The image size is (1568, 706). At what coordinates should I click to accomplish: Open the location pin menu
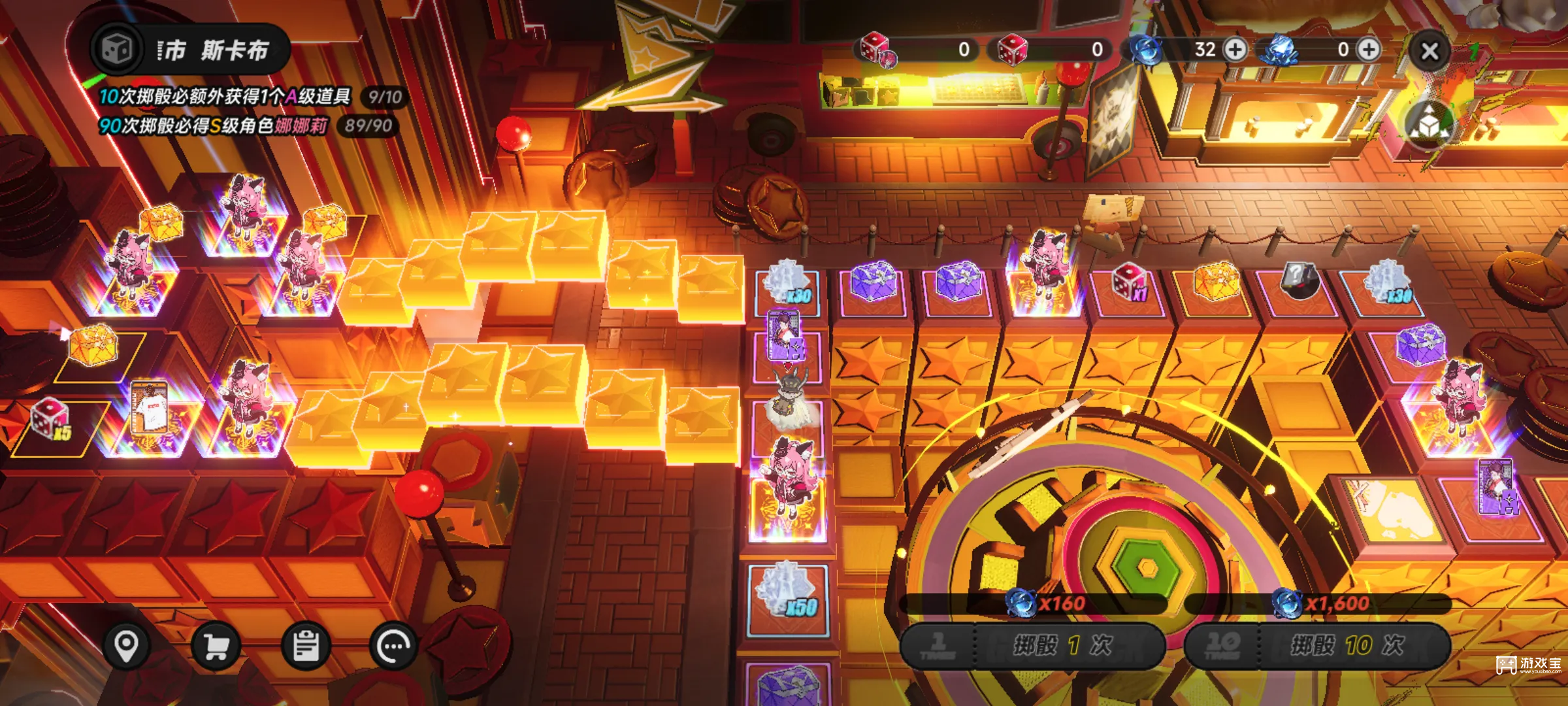[126, 647]
